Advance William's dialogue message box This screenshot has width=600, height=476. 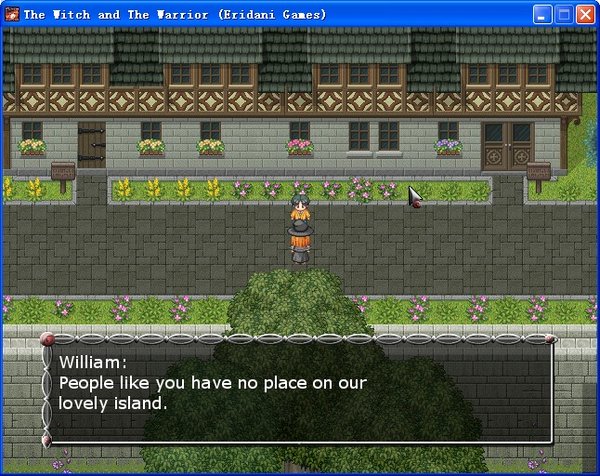[299, 390]
